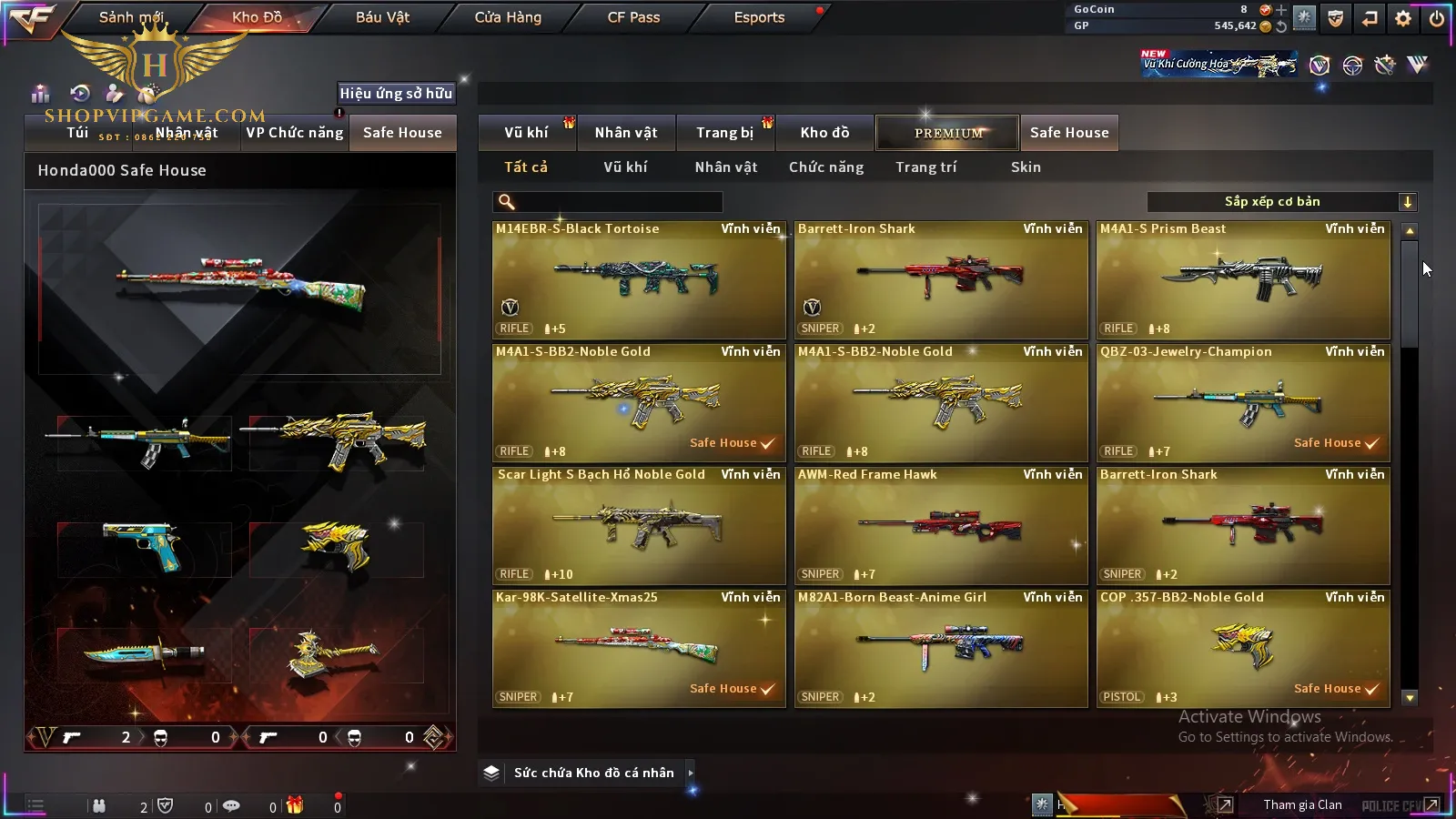Filter items by Trang trí
This screenshot has height=819, width=1456.
point(925,167)
